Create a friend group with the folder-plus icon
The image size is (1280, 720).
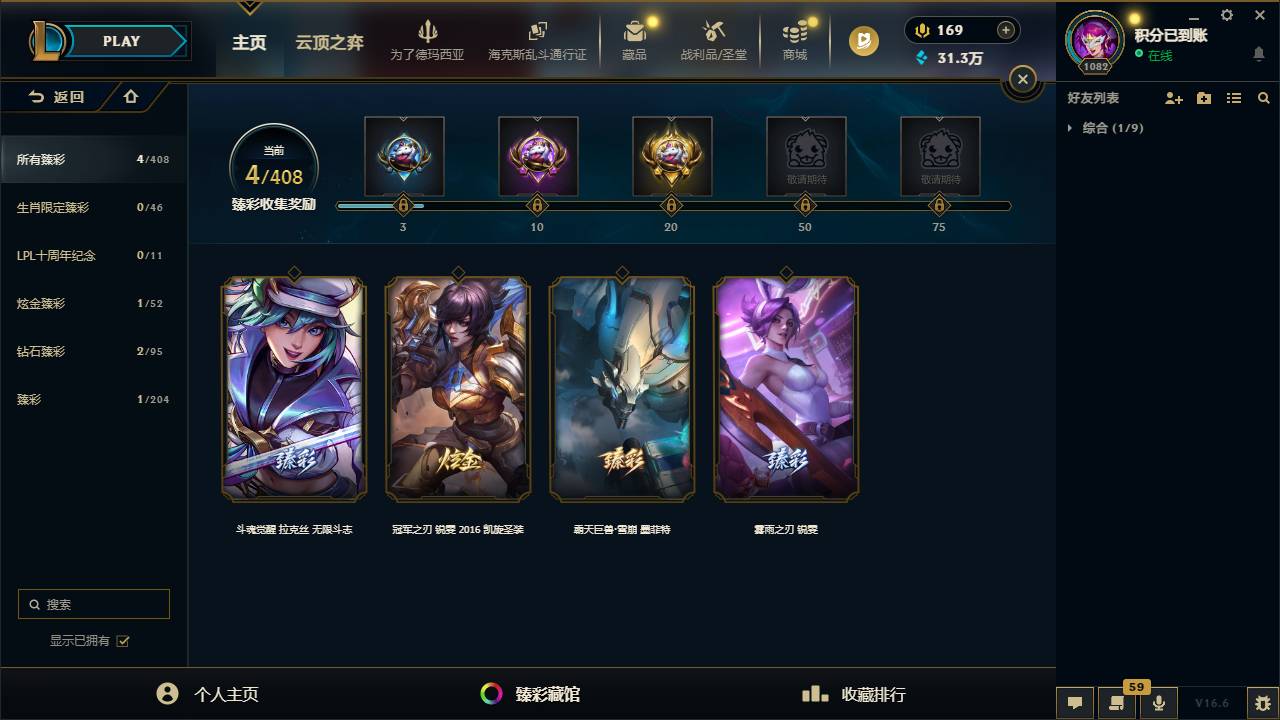coord(1203,98)
